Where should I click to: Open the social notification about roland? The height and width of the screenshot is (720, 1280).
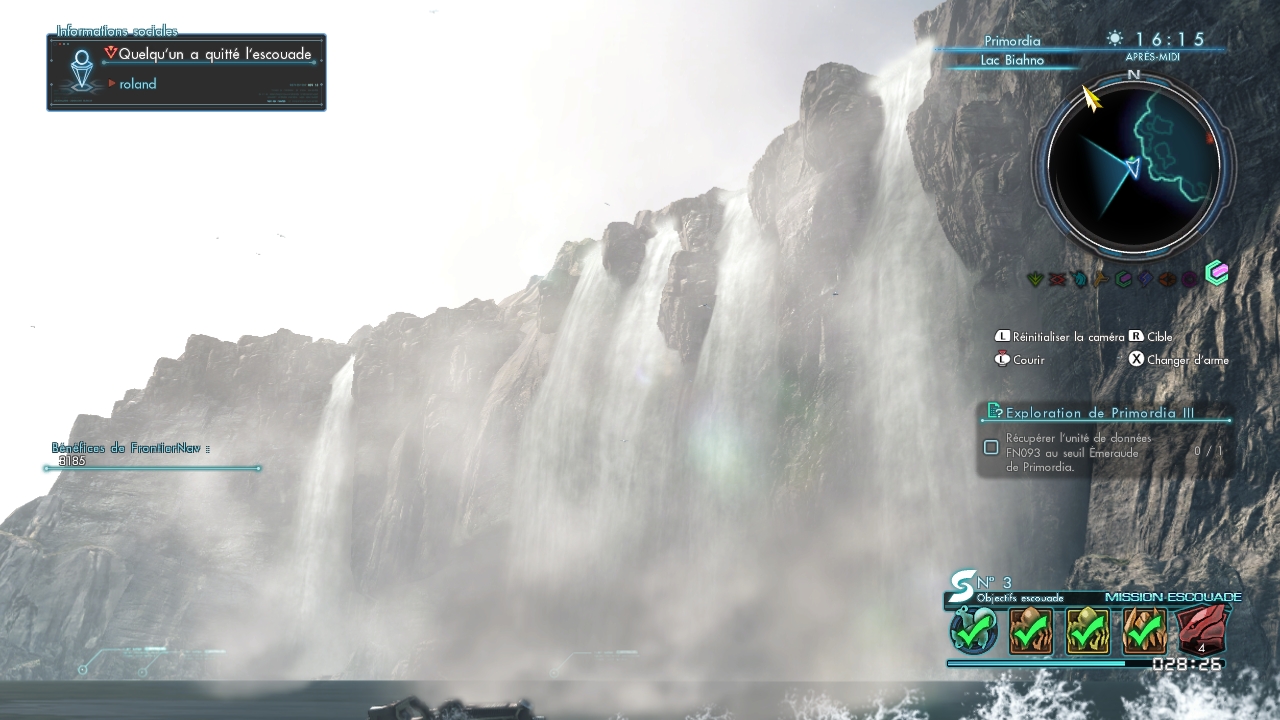pyautogui.click(x=187, y=71)
